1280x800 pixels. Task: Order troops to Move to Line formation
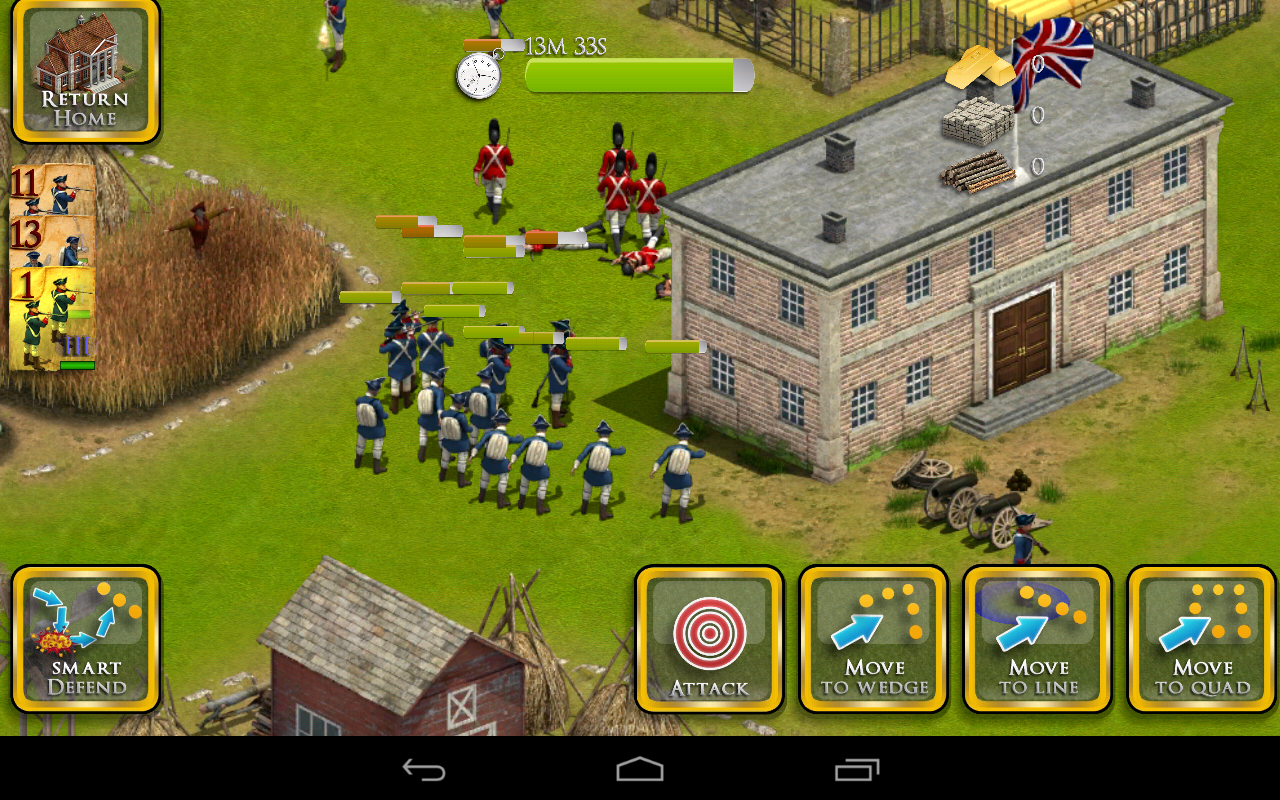pos(1038,640)
